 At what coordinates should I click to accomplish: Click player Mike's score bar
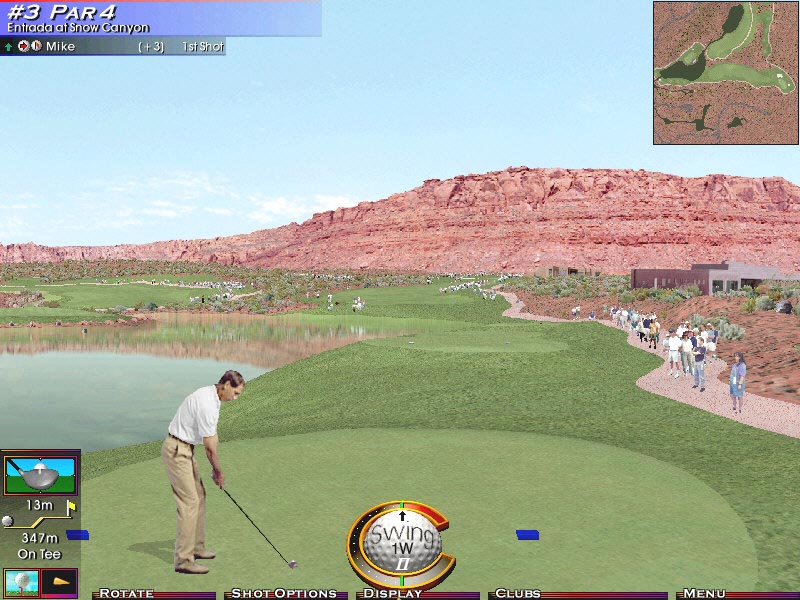pos(112,46)
